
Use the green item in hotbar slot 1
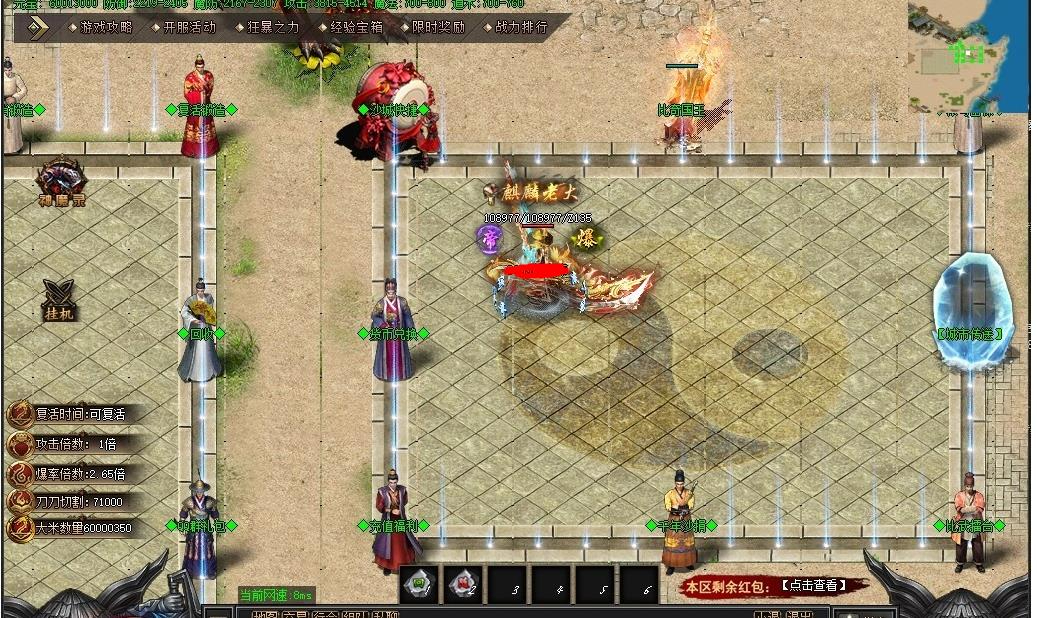(422, 584)
